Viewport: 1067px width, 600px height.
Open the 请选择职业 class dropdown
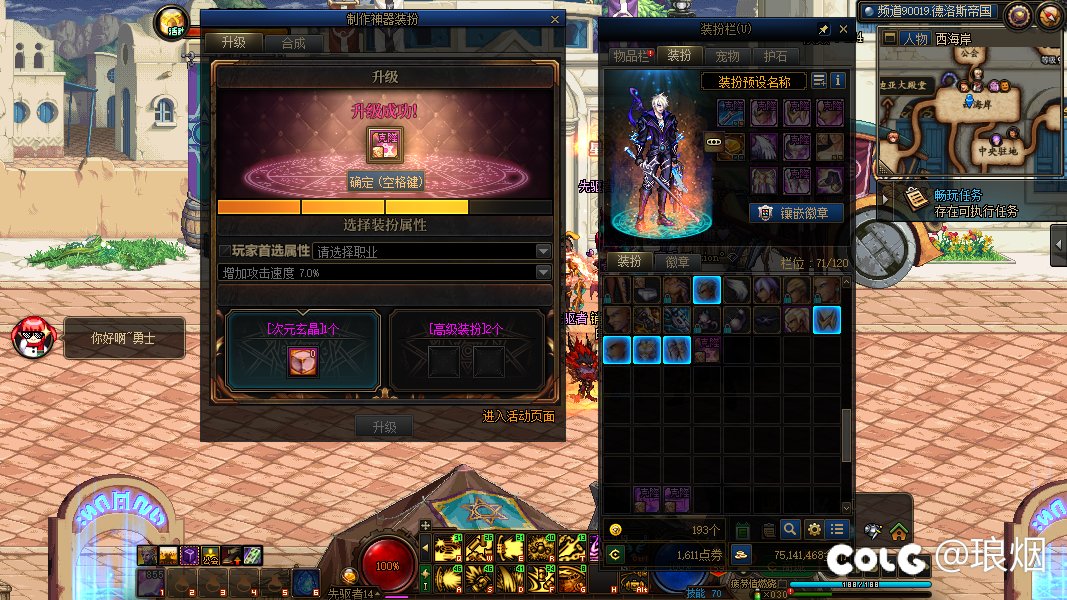click(x=433, y=252)
